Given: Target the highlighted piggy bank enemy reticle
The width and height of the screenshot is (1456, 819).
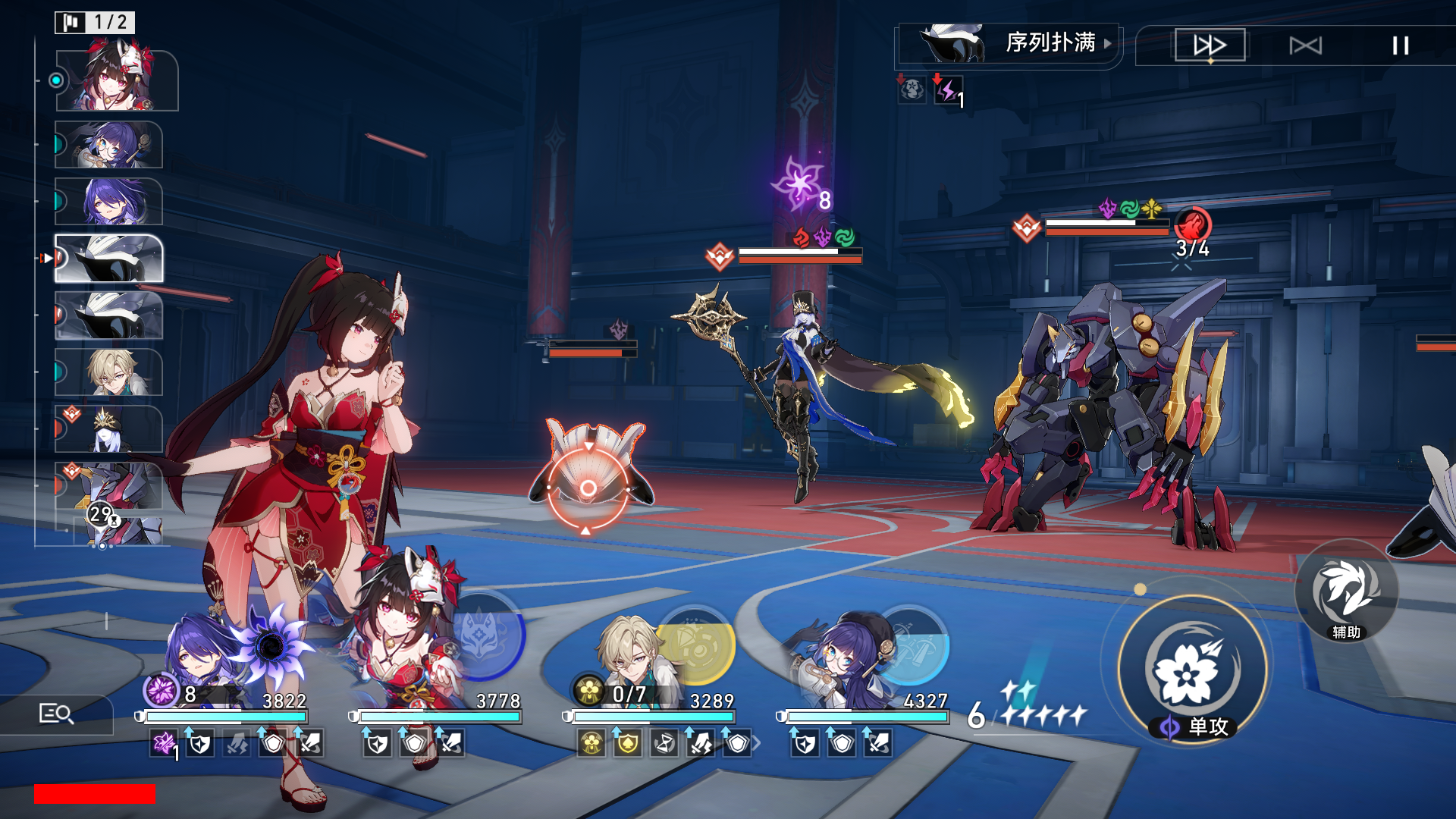Looking at the screenshot, I should [588, 488].
